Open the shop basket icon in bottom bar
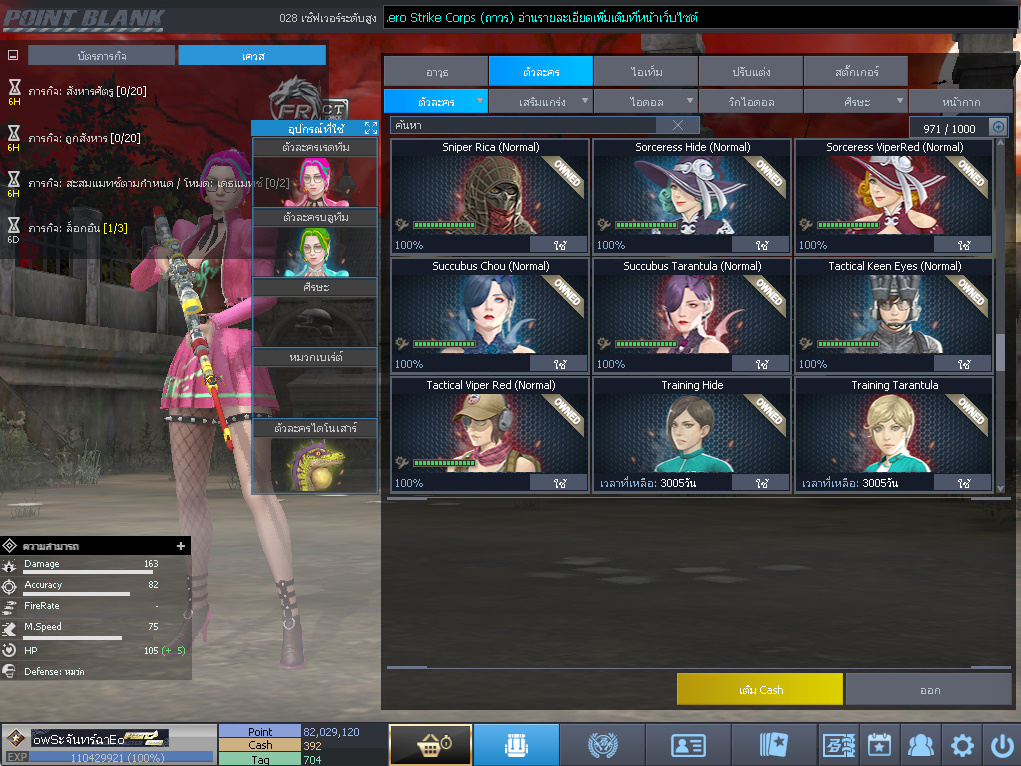 430,745
